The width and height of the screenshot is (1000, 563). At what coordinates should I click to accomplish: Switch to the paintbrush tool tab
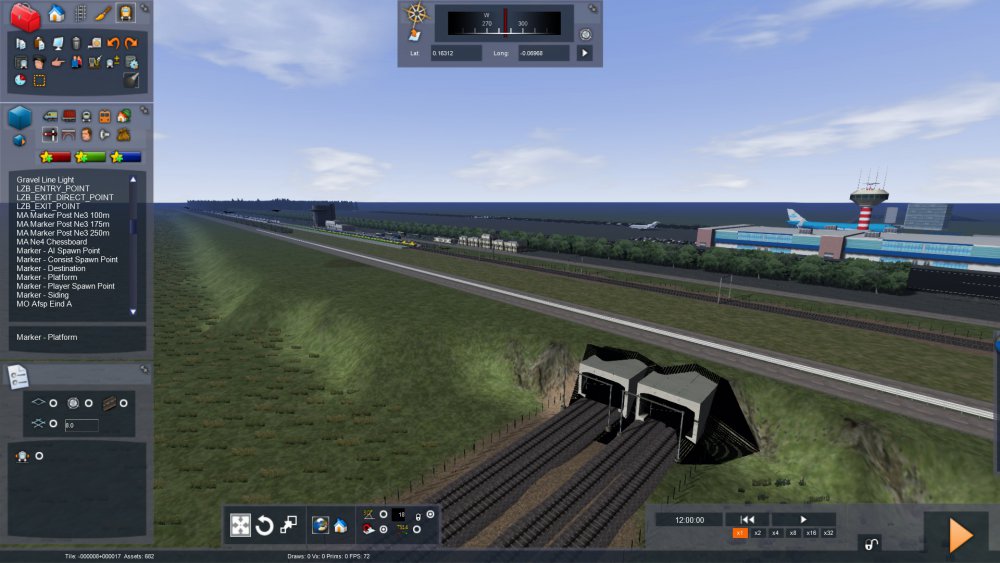click(x=103, y=13)
